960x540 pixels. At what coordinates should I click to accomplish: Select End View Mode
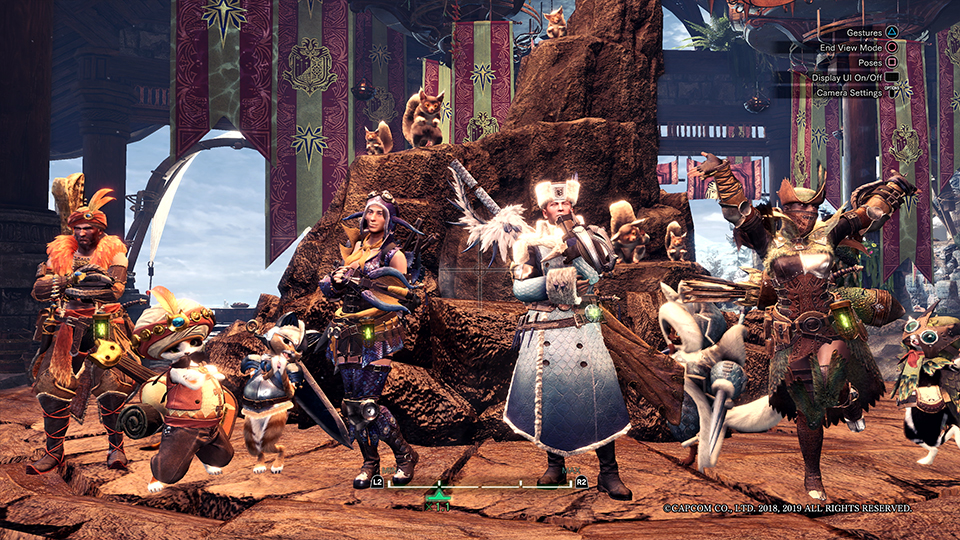(850, 47)
